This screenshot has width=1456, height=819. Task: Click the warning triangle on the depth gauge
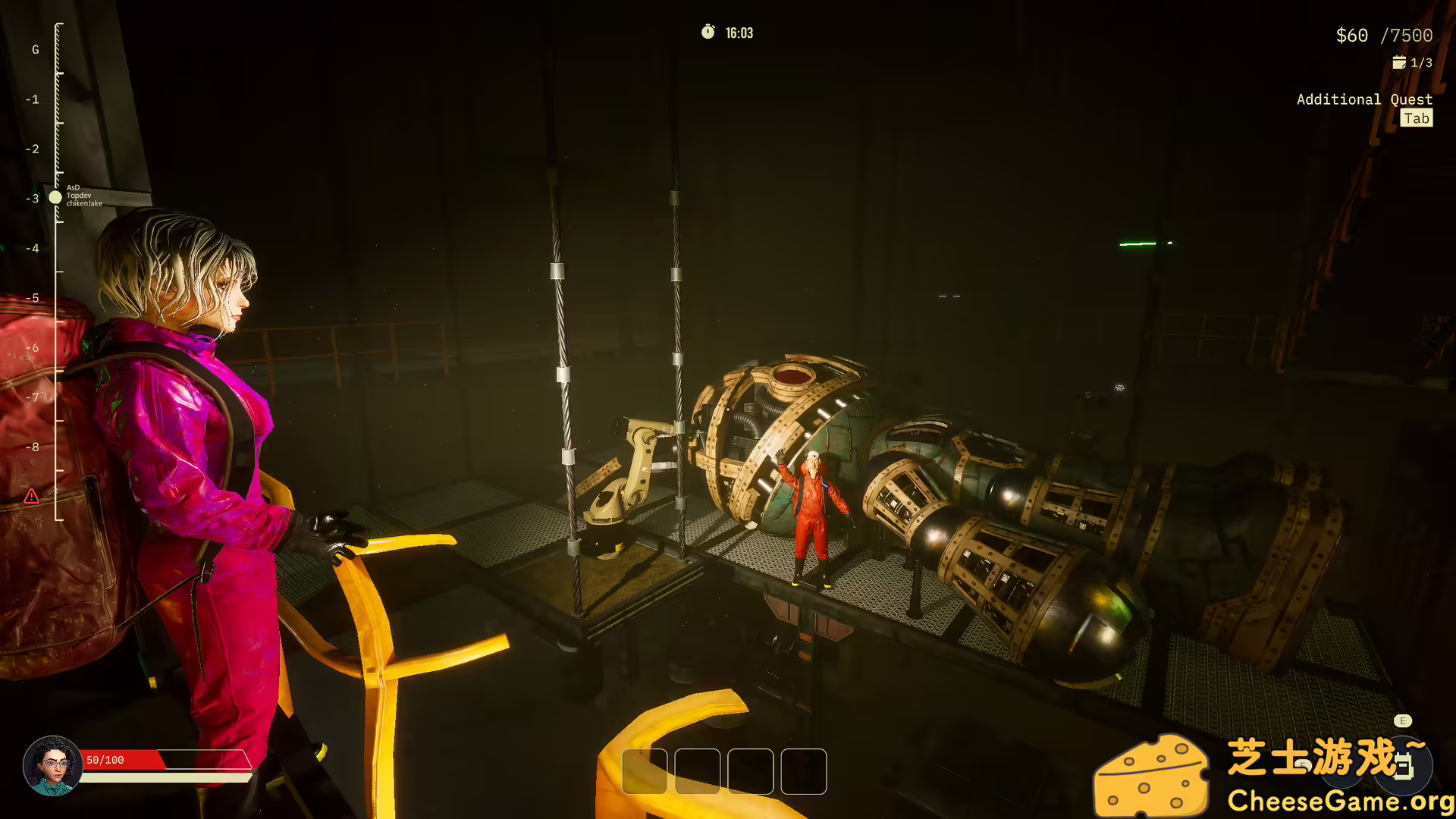click(31, 497)
